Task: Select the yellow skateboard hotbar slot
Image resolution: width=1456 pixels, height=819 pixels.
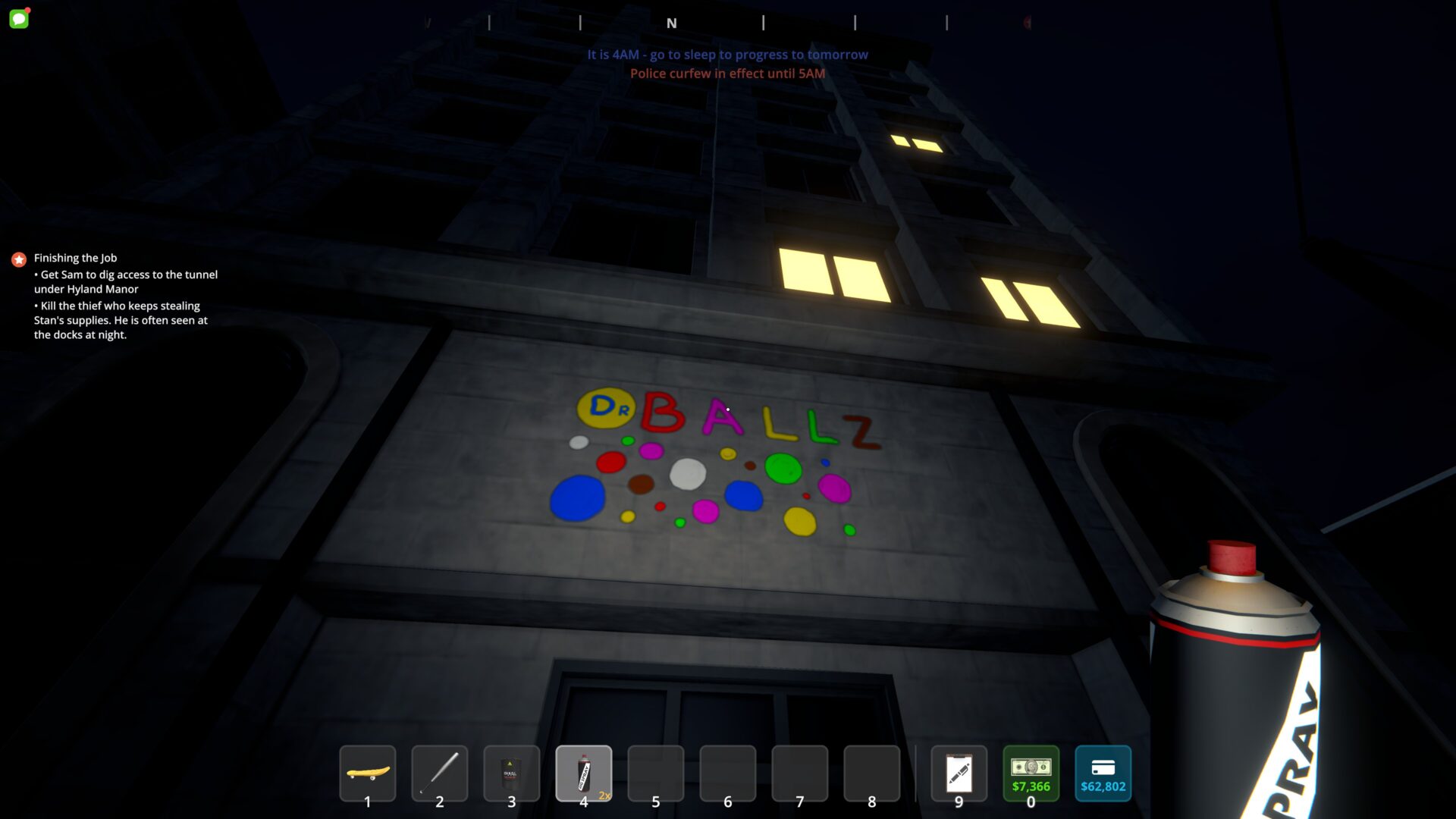Action: click(x=368, y=773)
